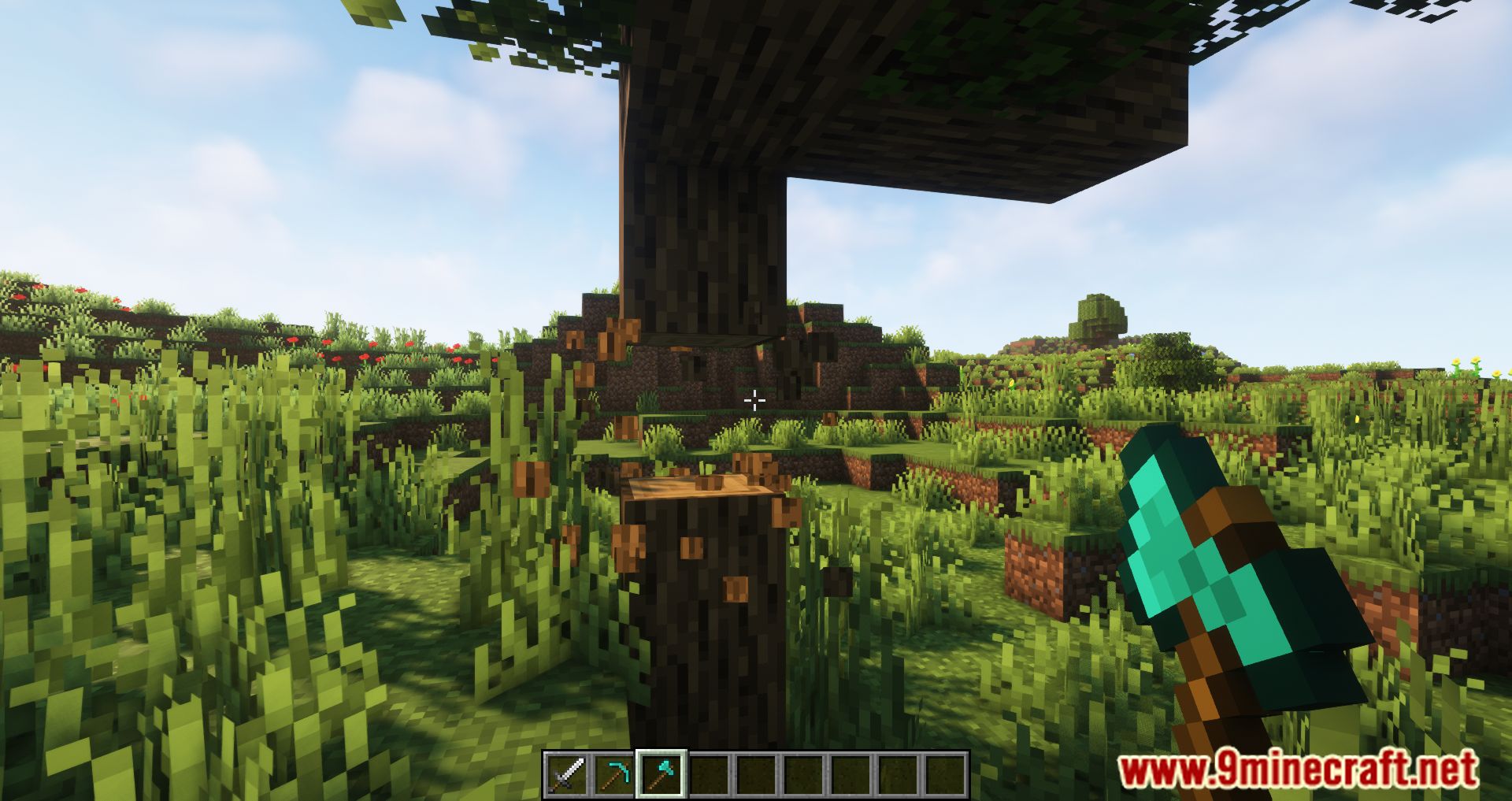The height and width of the screenshot is (801, 1512).
Task: Click the crosshair at screen center
Action: pos(755,401)
